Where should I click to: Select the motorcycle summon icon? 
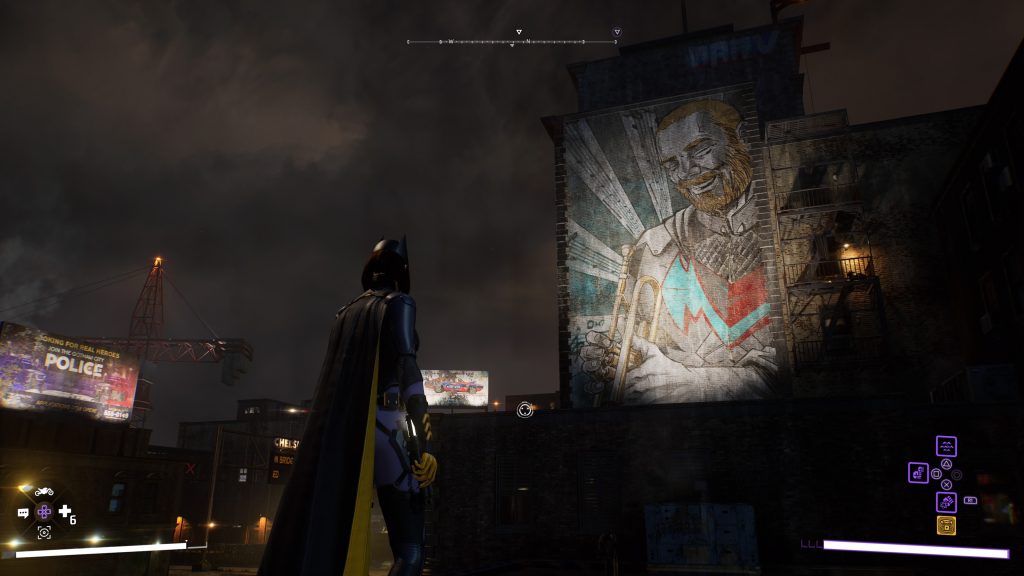pyautogui.click(x=44, y=491)
